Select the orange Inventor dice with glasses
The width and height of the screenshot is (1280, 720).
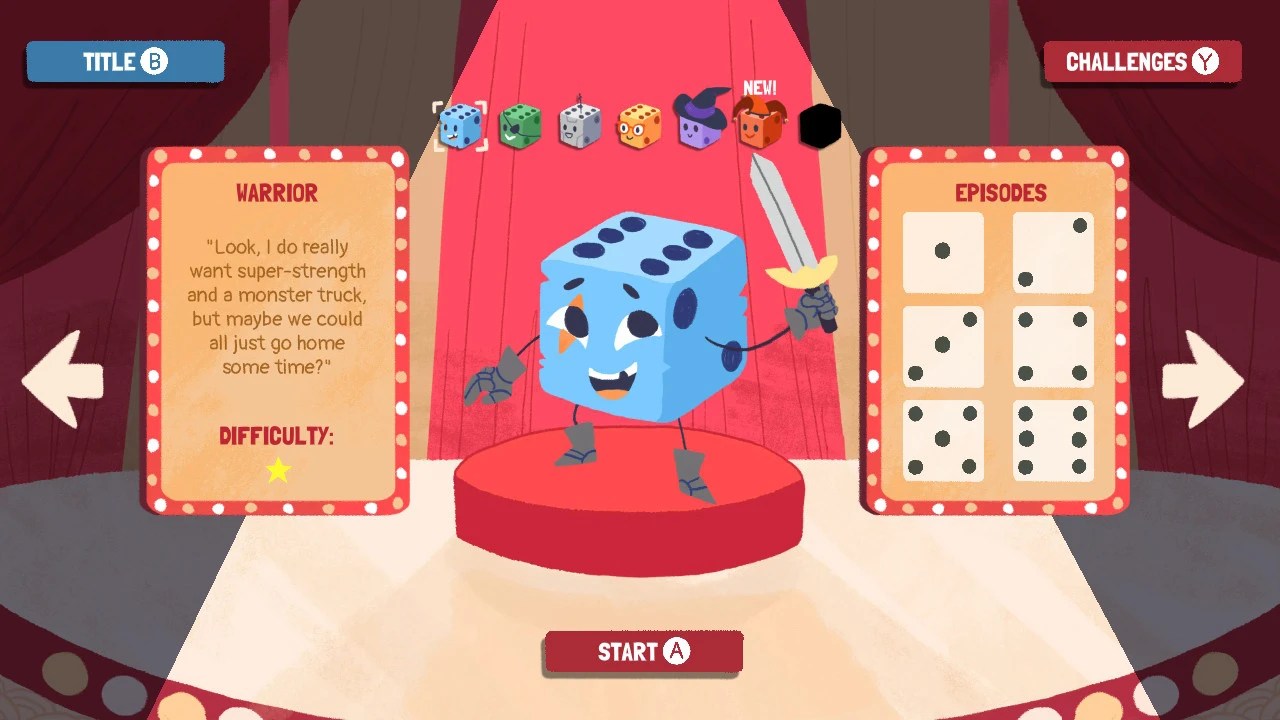[x=640, y=124]
